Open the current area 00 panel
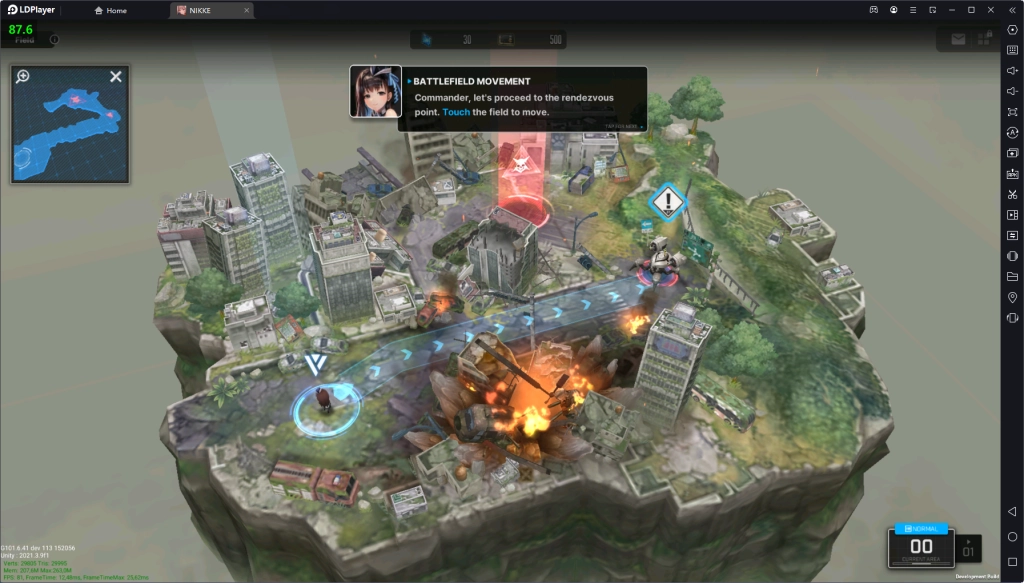 tap(921, 548)
